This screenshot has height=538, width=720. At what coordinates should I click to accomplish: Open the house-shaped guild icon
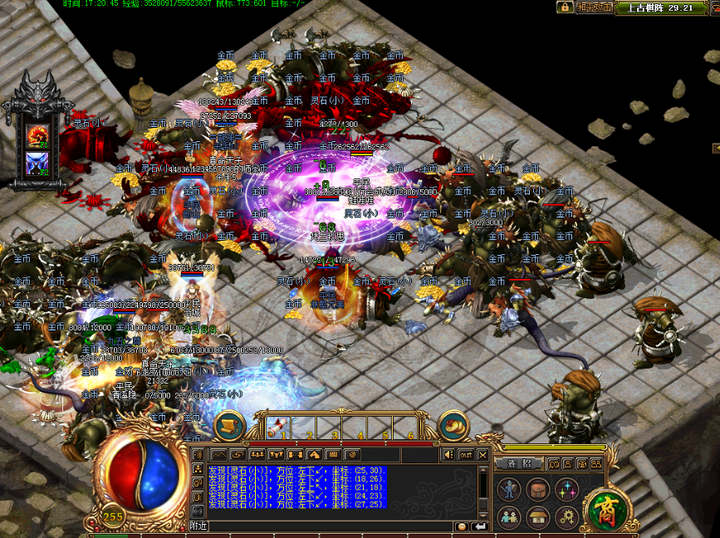tap(538, 516)
